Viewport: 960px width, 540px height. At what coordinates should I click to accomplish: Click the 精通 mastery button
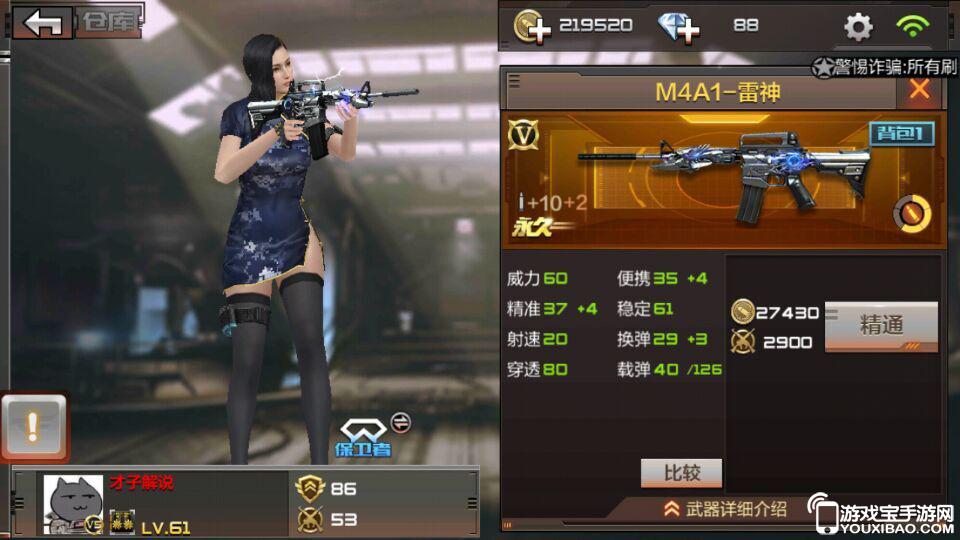point(881,325)
